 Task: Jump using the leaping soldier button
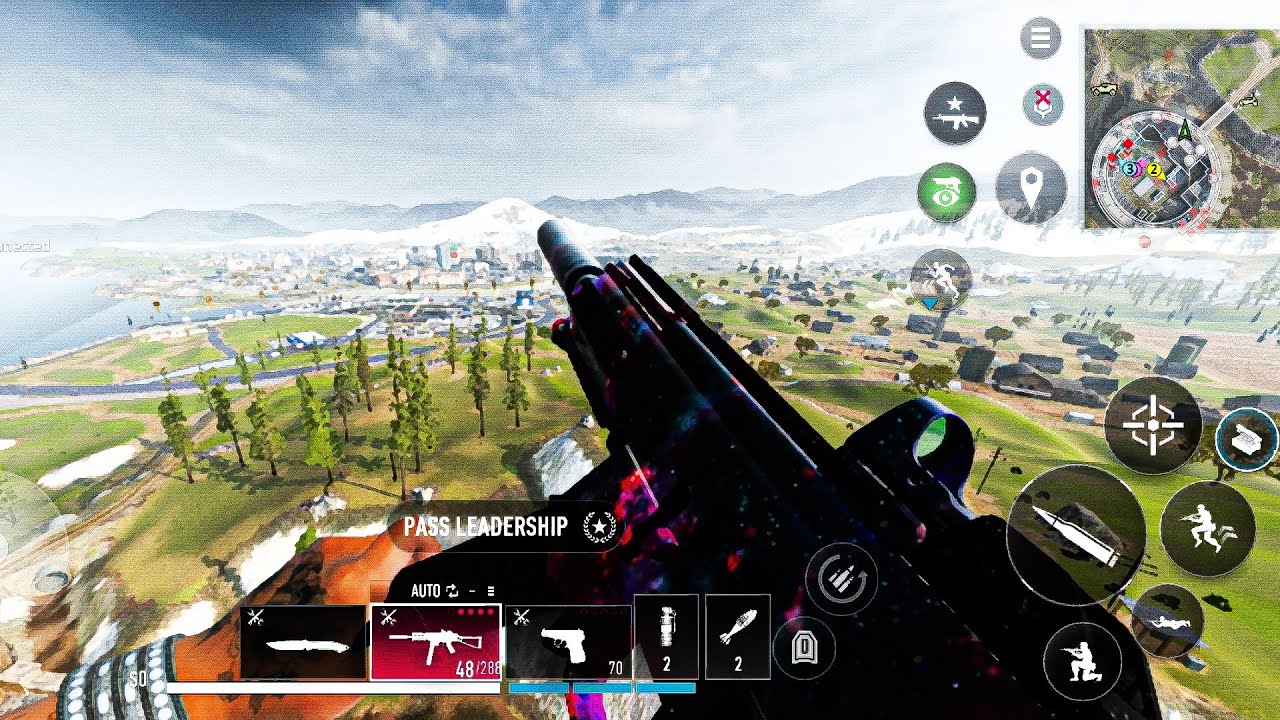coord(1207,527)
